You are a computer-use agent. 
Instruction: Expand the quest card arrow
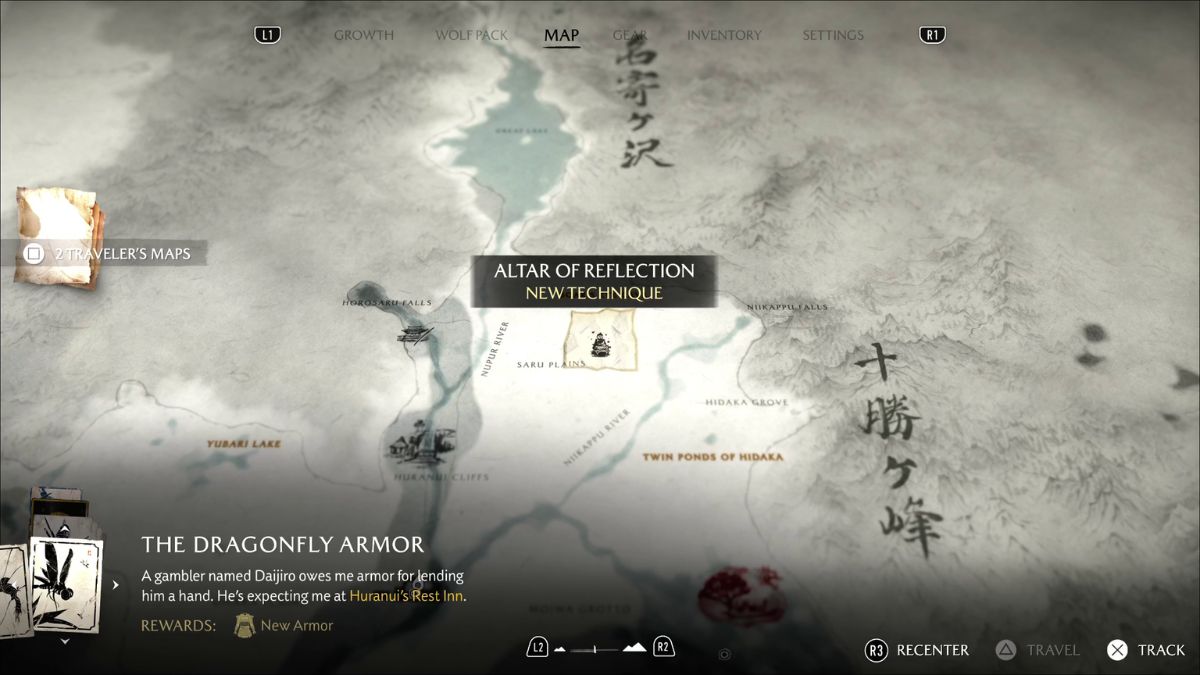pos(116,585)
